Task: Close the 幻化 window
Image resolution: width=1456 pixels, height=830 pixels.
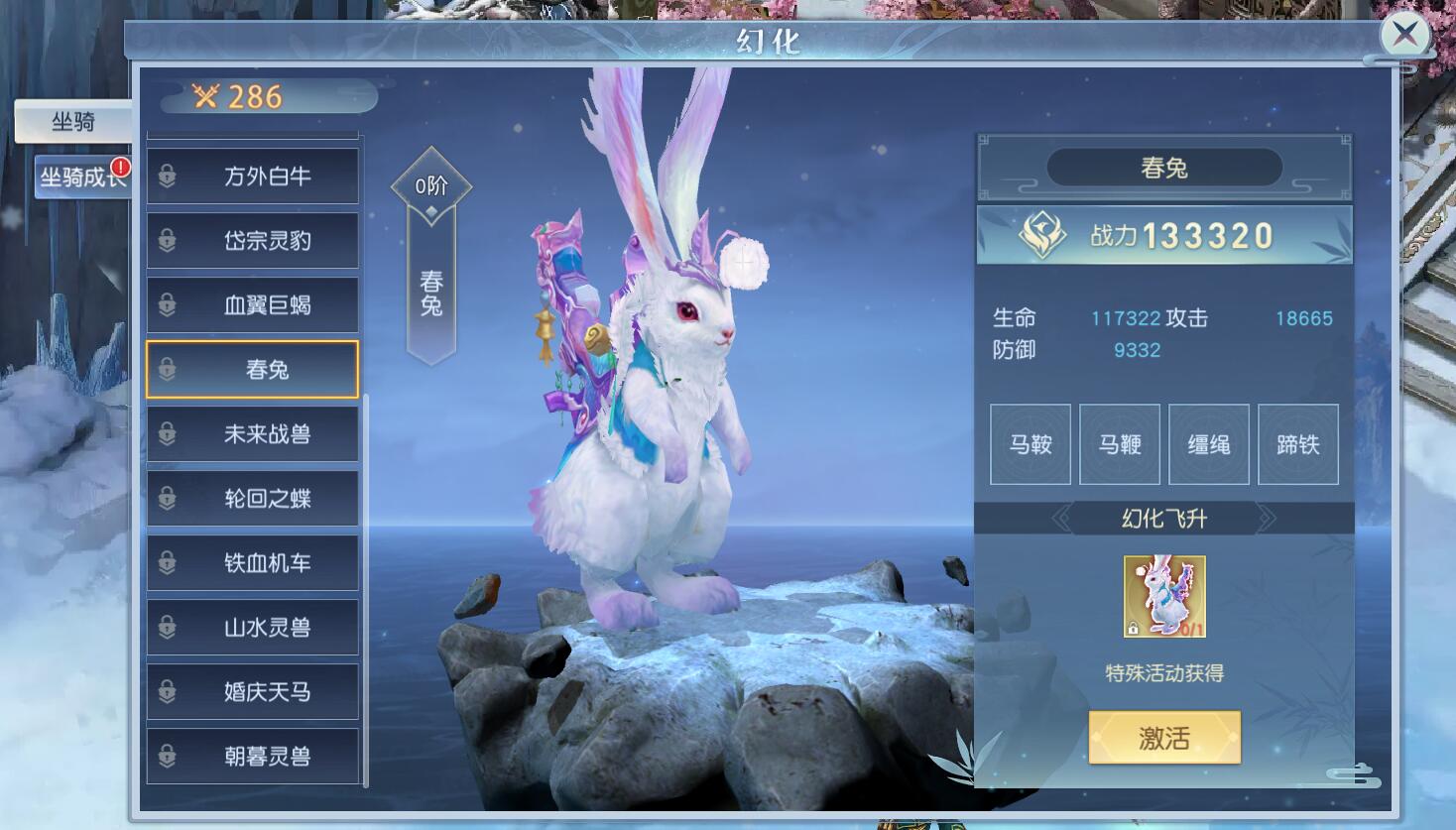Action: click(x=1404, y=36)
